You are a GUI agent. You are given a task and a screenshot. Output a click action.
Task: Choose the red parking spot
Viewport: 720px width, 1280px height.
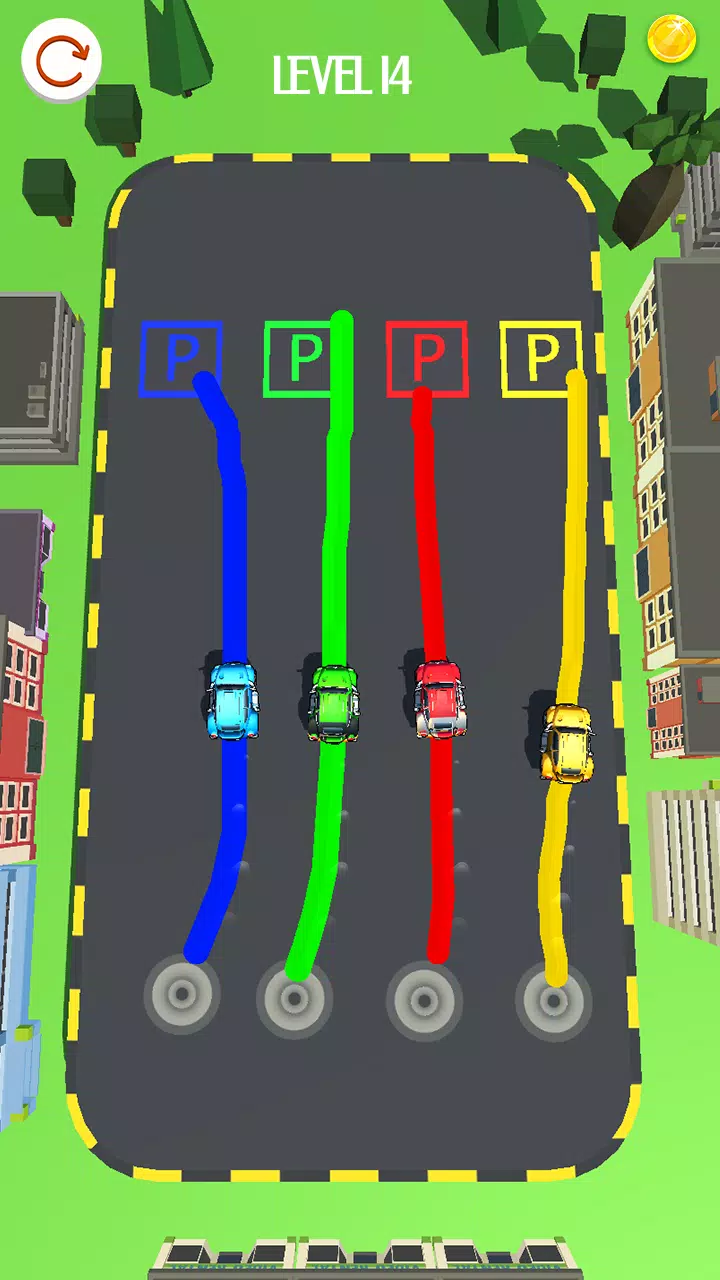click(x=427, y=357)
